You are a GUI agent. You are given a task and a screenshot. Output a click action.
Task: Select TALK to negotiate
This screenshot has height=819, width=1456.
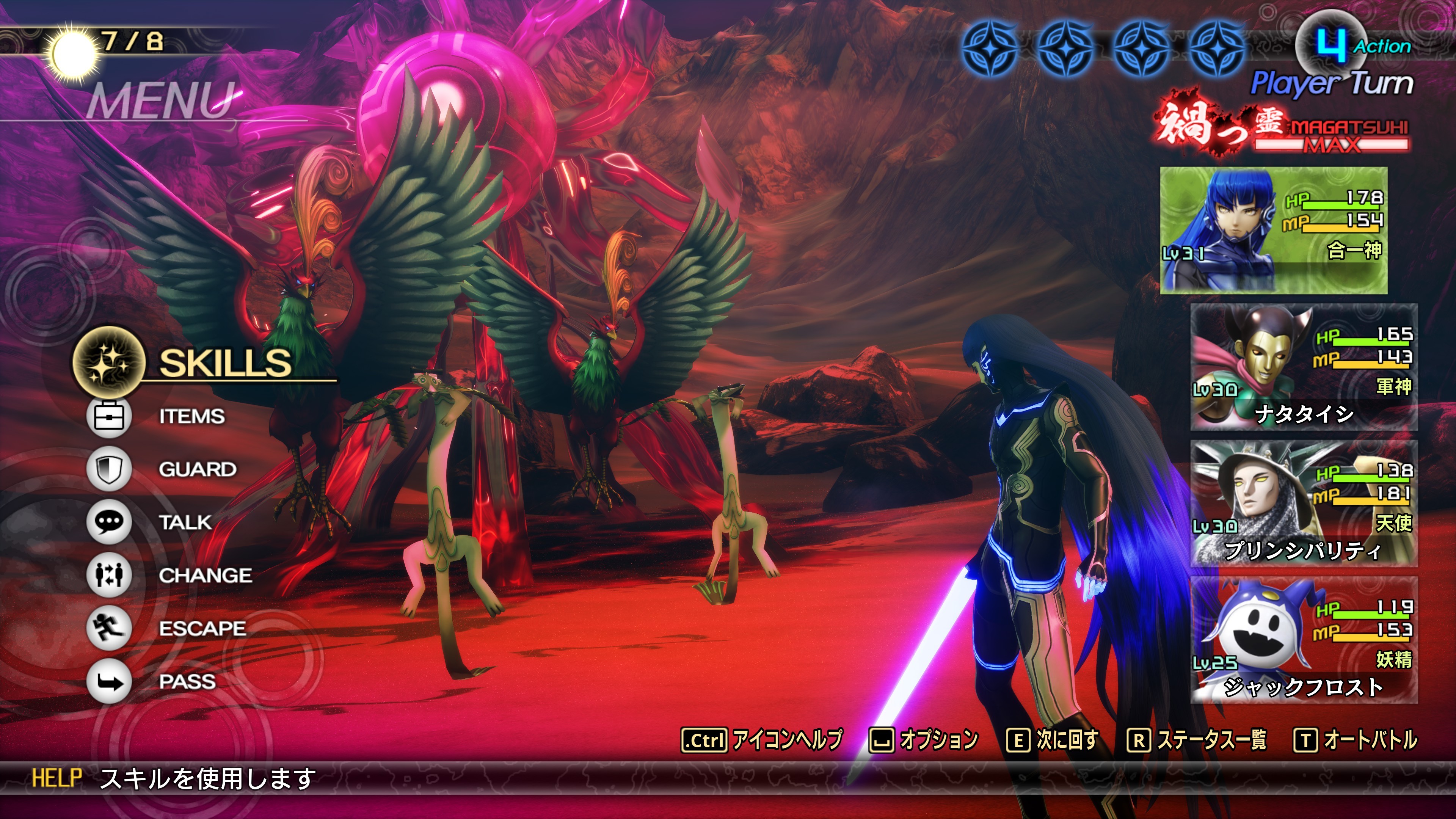pyautogui.click(x=185, y=522)
